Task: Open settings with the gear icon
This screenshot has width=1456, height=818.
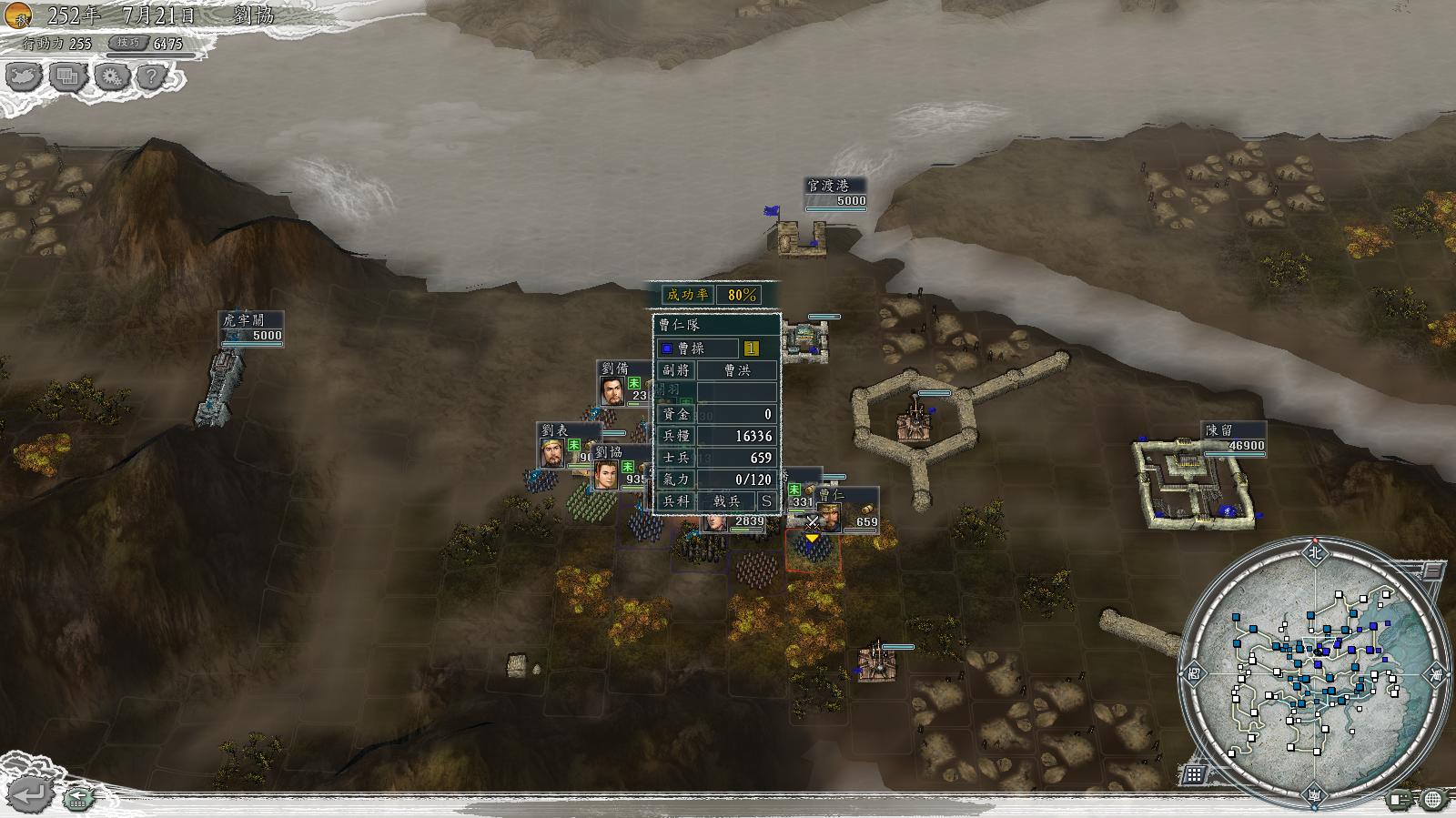Action: click(x=110, y=76)
